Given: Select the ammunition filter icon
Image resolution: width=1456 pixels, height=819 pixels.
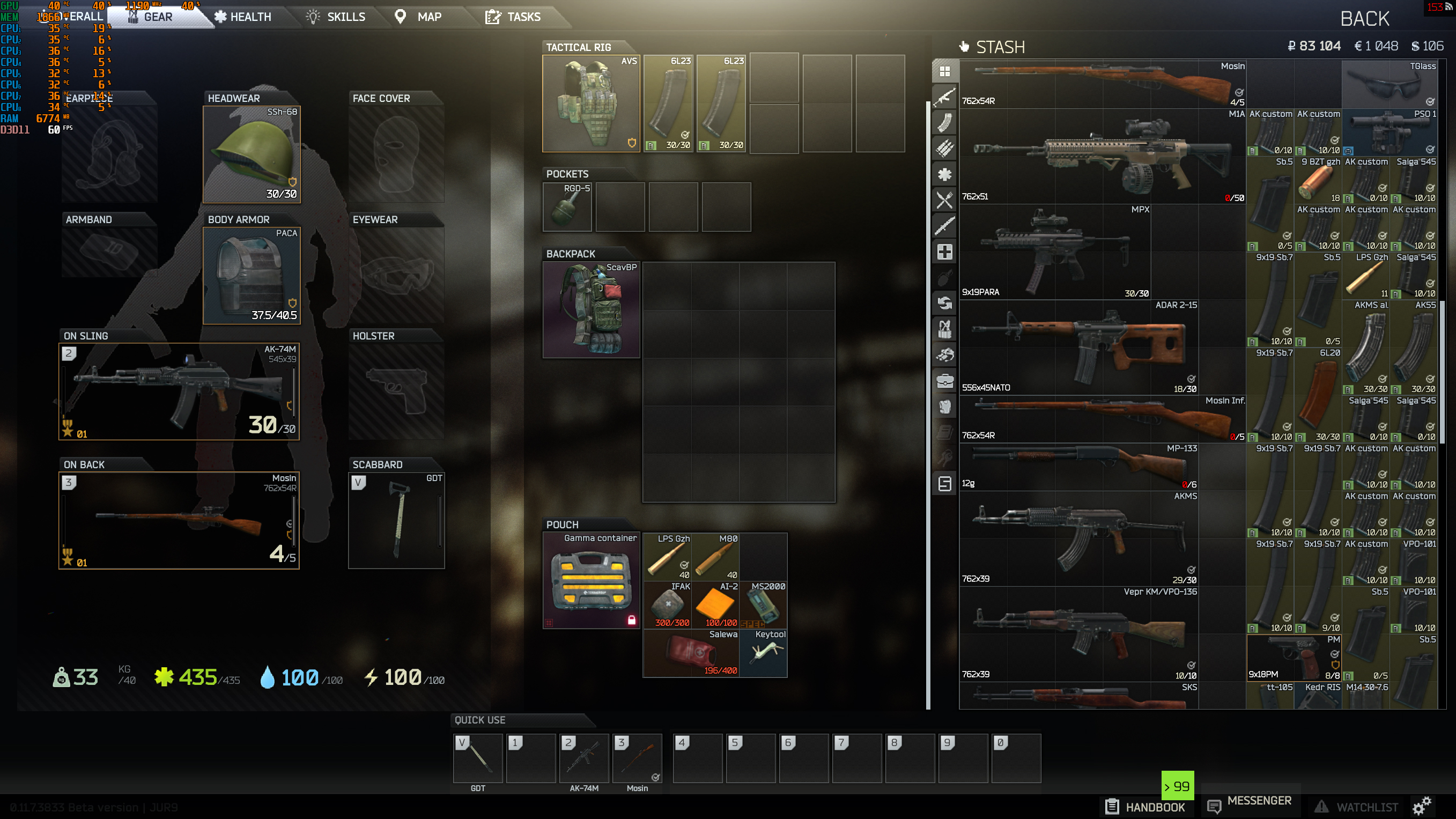Looking at the screenshot, I should pos(944,146).
